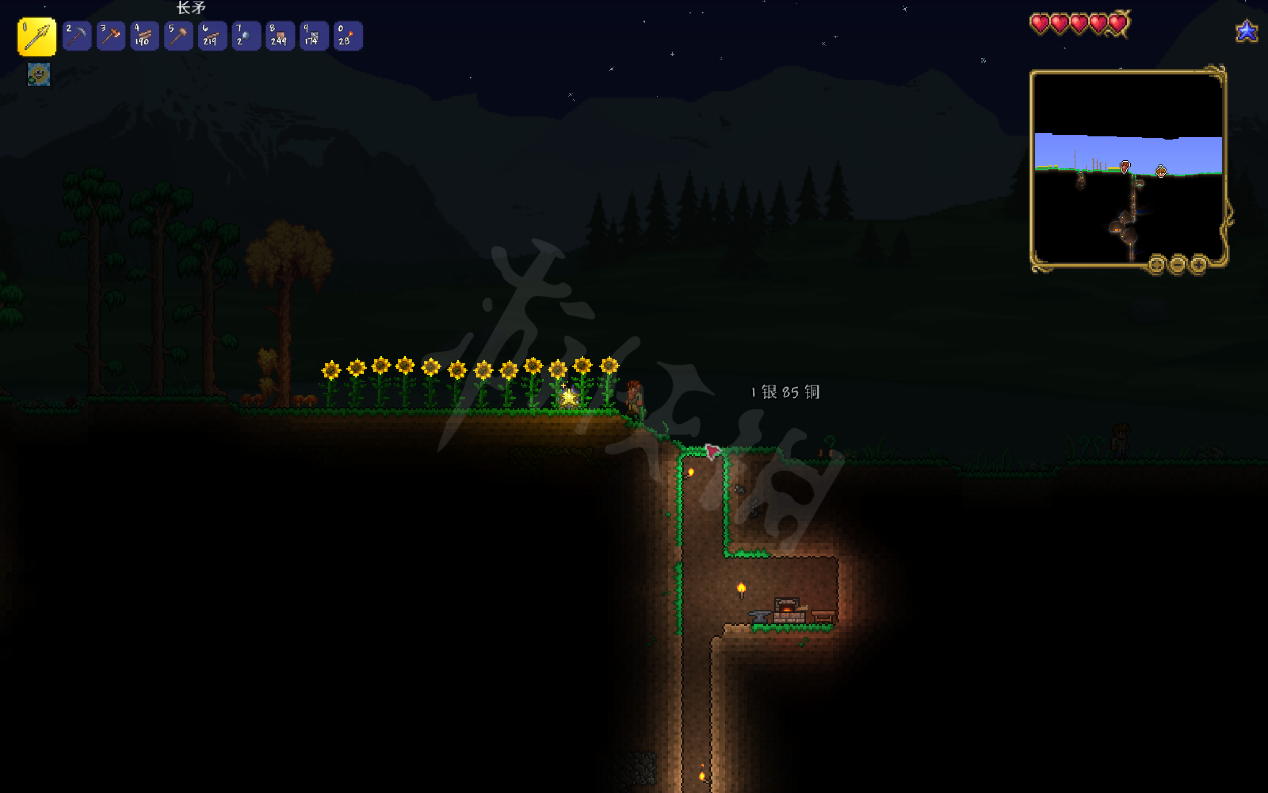Select the spear in hotbar slot 1
Image resolution: width=1268 pixels, height=793 pixels.
pyautogui.click(x=37, y=37)
